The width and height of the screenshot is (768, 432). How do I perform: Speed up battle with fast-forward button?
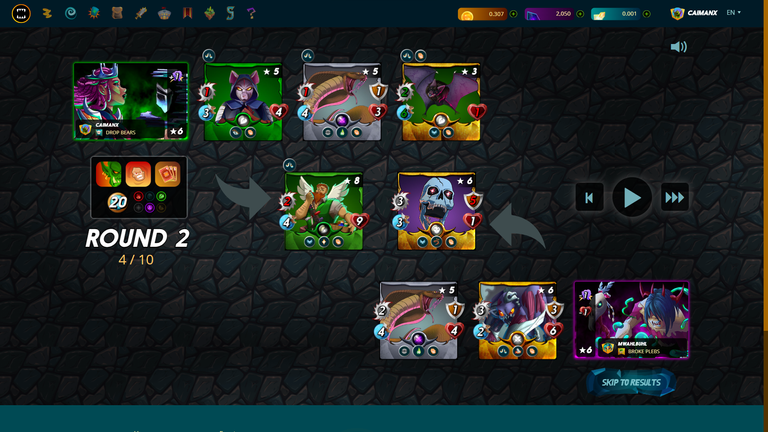(675, 197)
